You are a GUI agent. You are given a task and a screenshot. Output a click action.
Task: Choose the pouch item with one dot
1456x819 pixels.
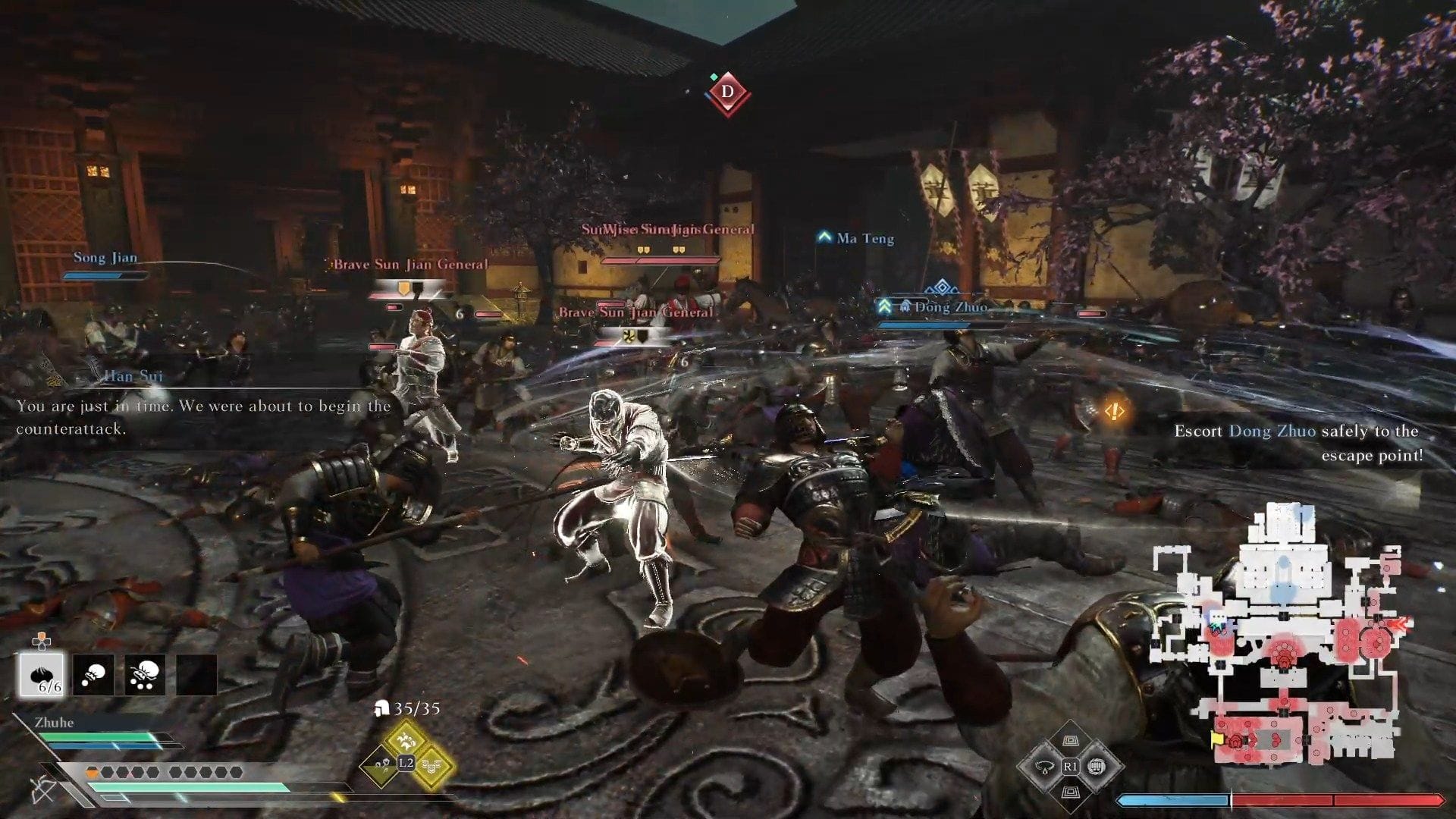point(94,675)
